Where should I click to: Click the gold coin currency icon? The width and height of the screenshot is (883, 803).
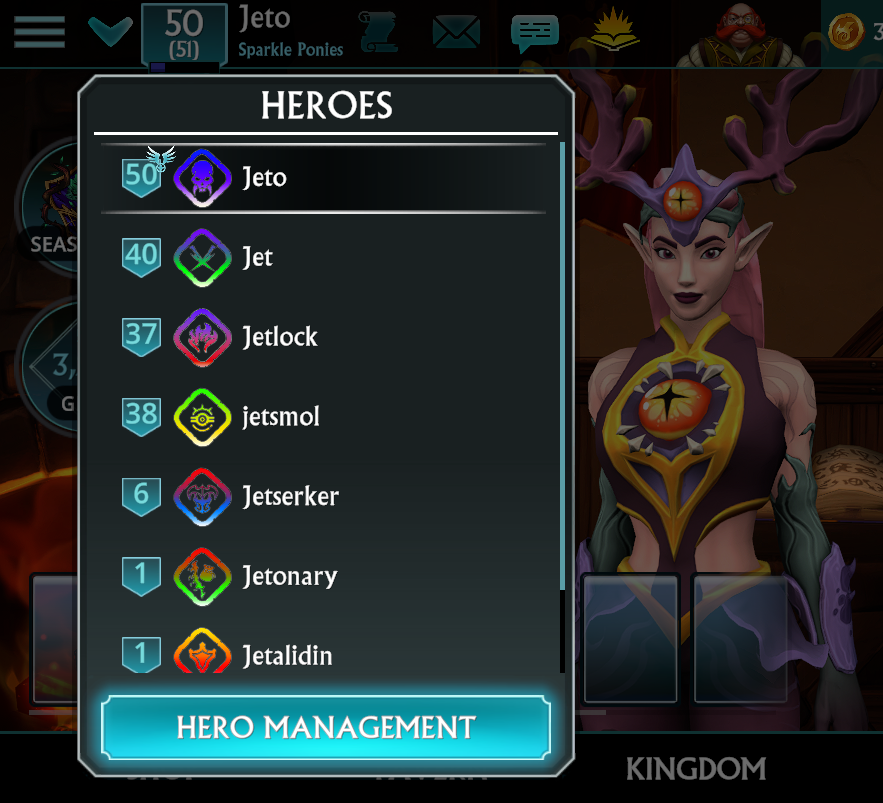pyautogui.click(x=846, y=32)
